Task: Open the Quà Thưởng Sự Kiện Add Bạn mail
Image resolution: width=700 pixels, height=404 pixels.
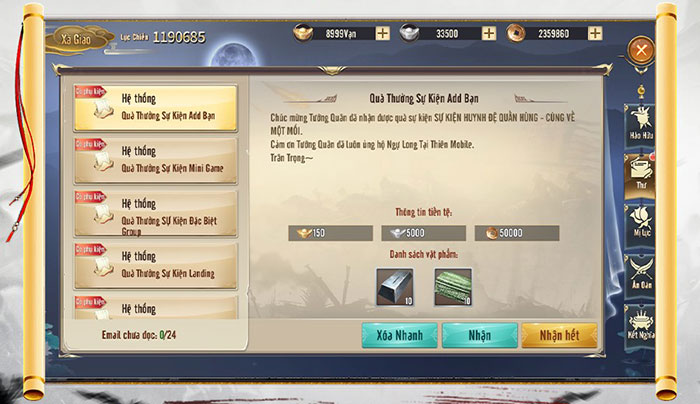Action: (x=155, y=108)
